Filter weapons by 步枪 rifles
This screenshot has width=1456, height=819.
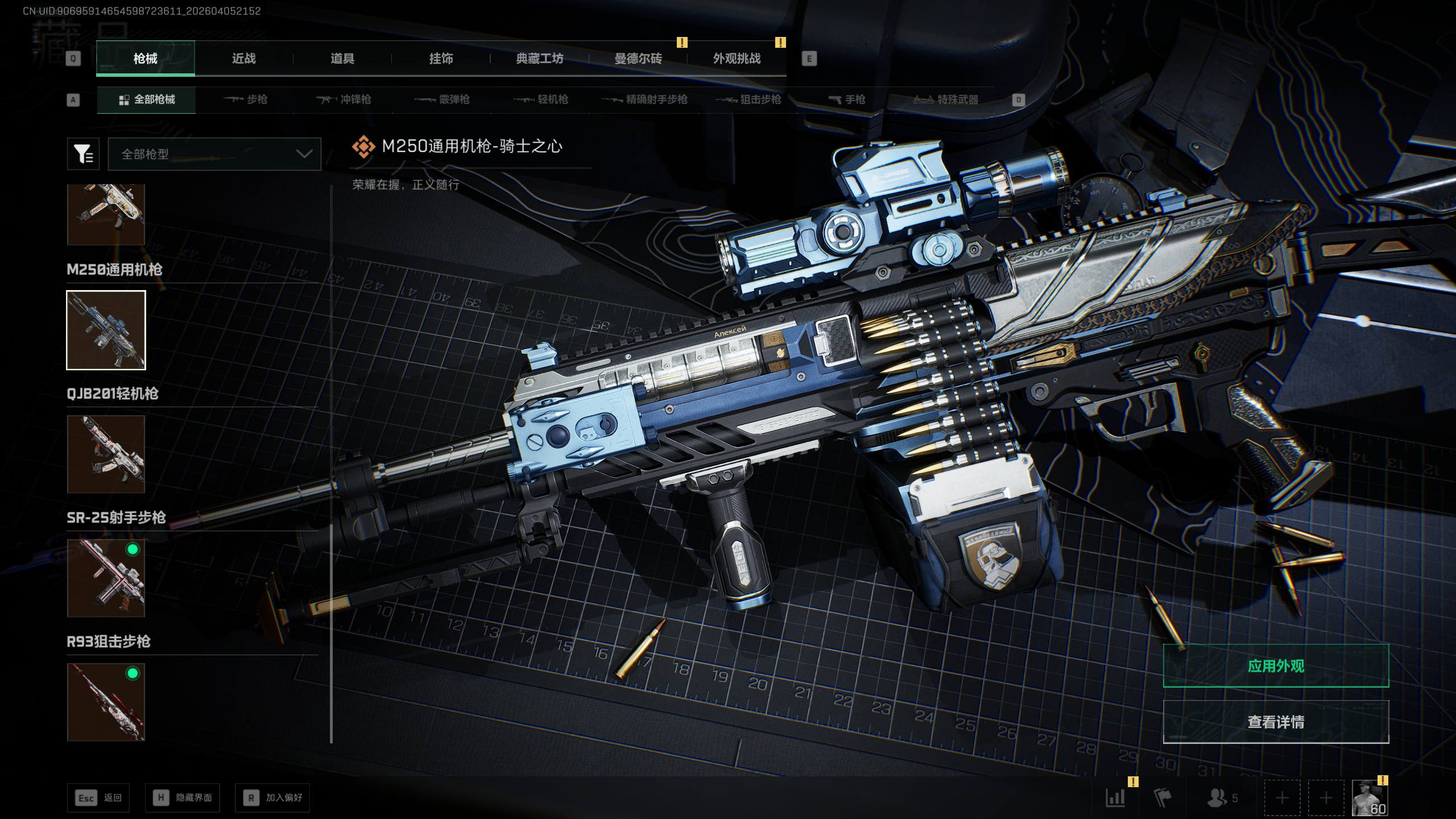tap(246, 100)
